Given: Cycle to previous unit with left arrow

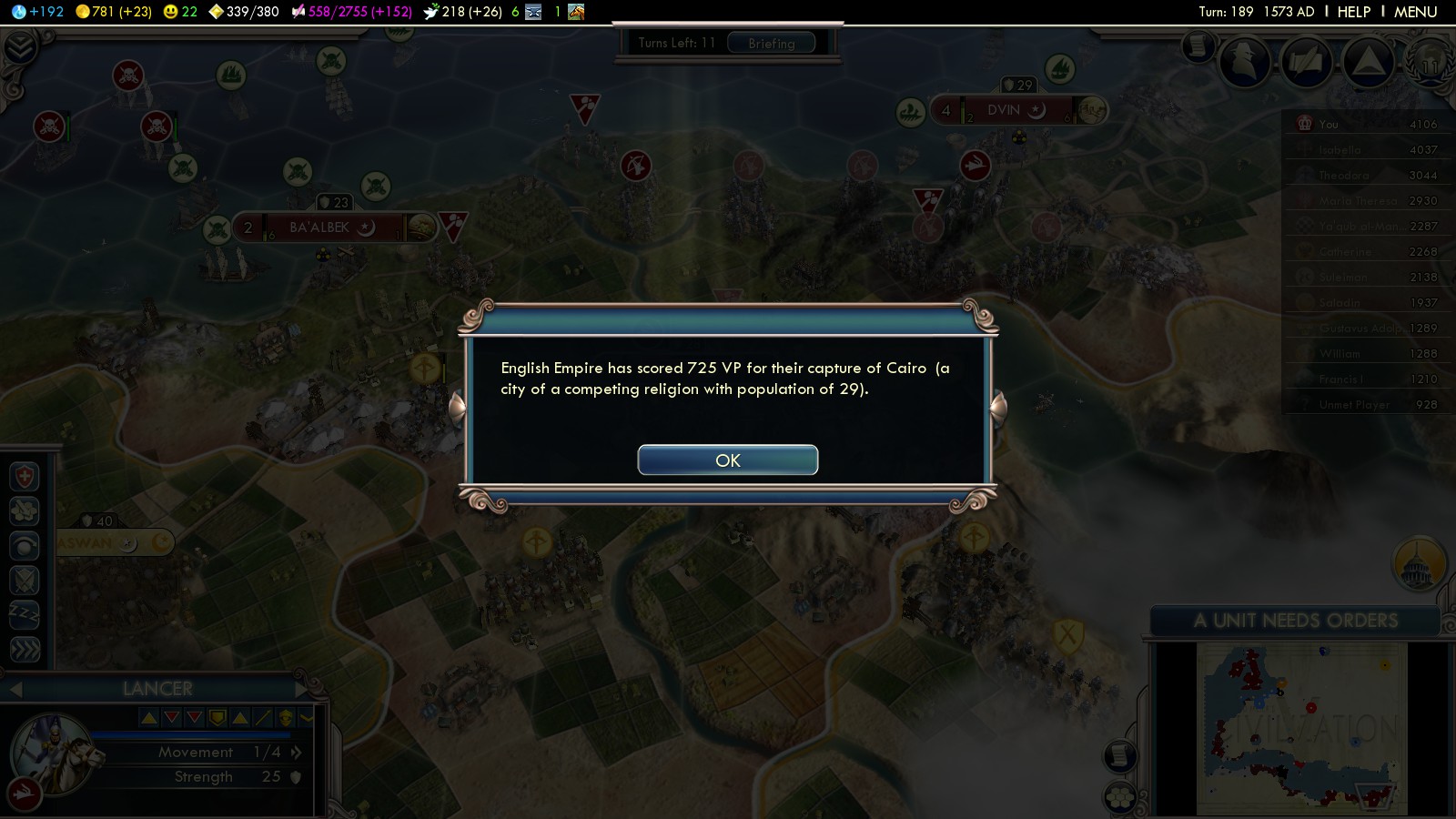Looking at the screenshot, I should tap(15, 689).
